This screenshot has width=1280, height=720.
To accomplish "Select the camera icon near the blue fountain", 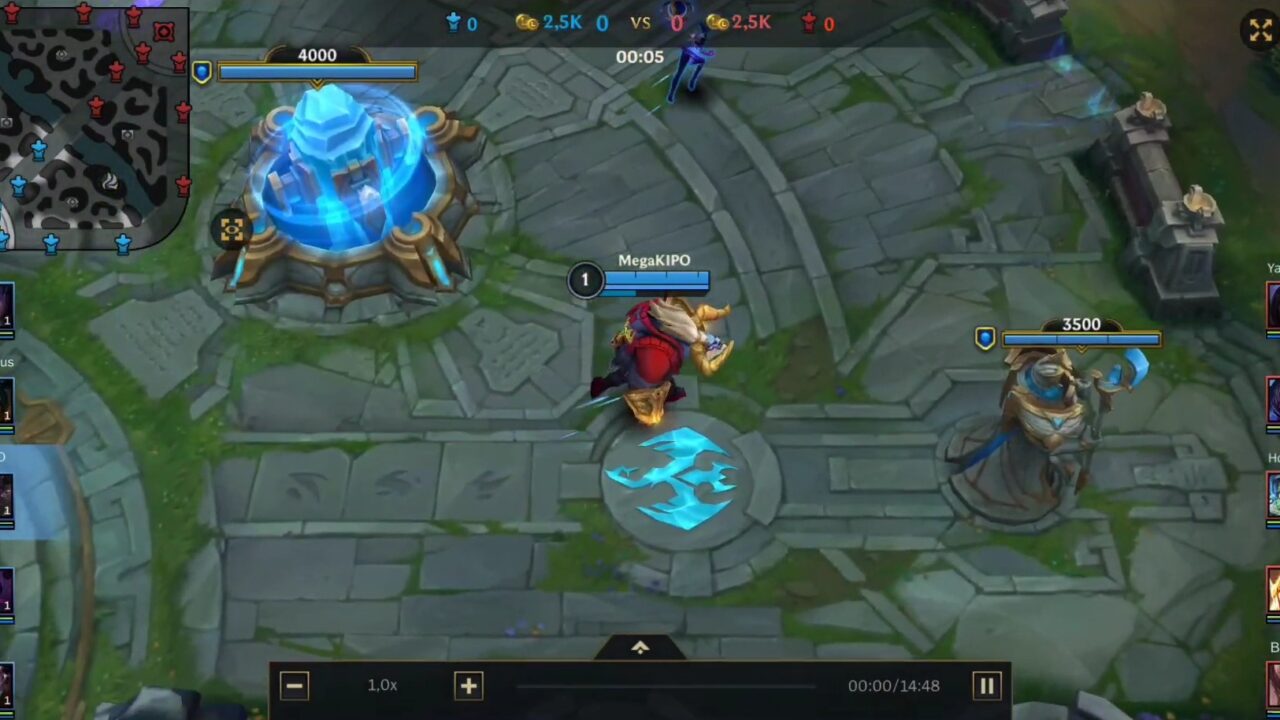I will click(x=231, y=230).
